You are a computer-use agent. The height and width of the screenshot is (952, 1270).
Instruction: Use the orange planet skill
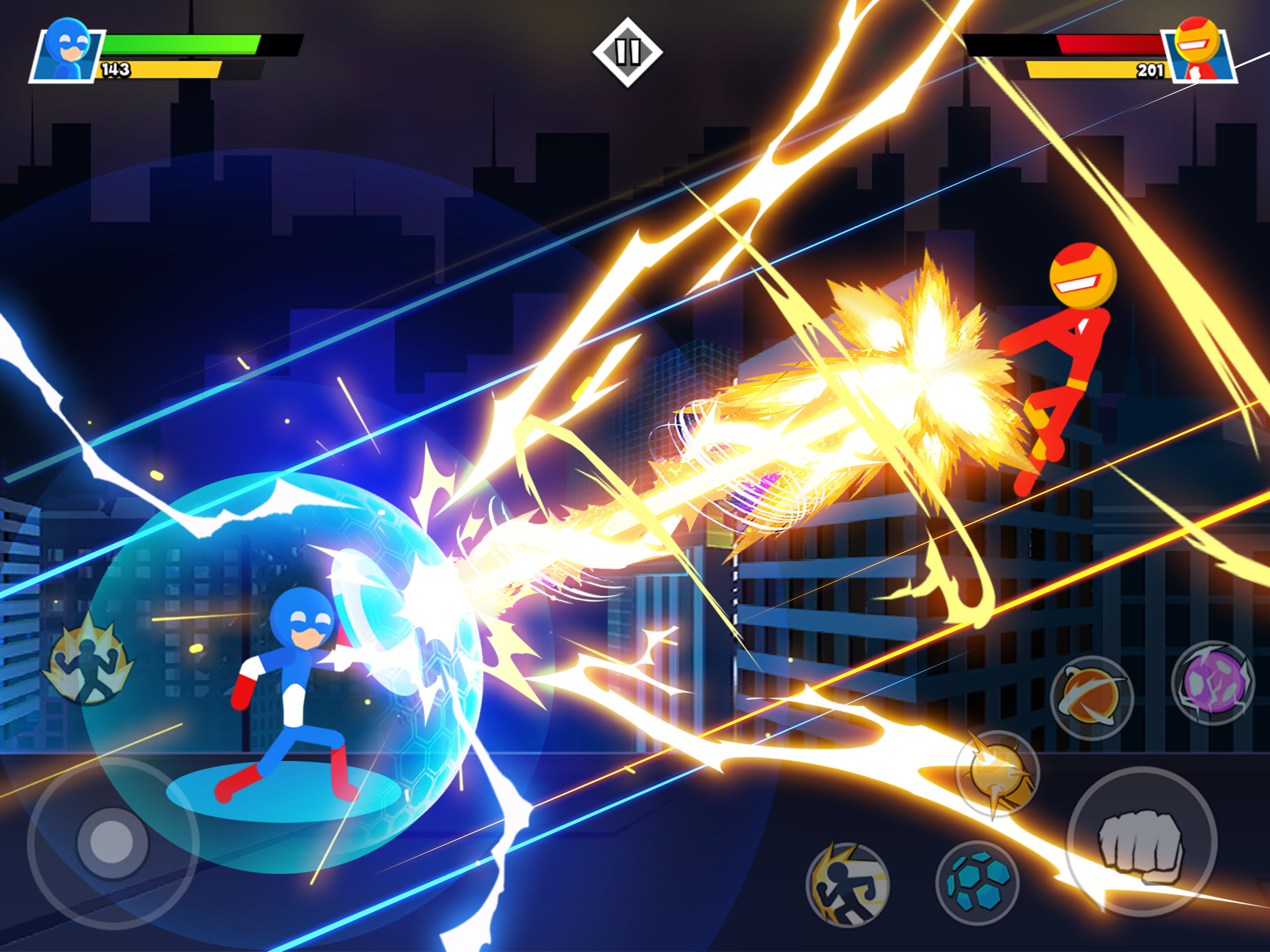coord(1091,698)
